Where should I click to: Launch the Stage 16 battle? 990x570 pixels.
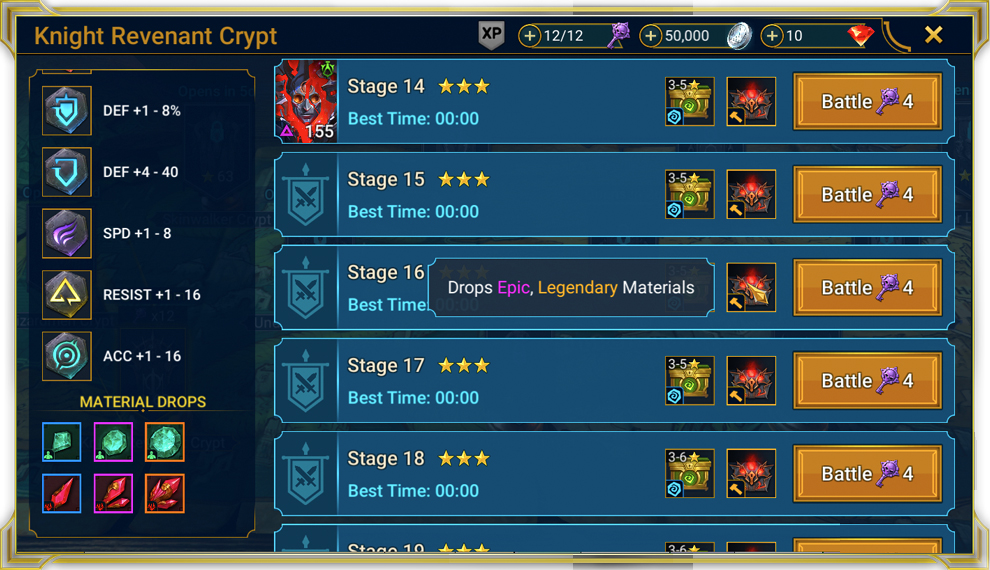pos(867,287)
